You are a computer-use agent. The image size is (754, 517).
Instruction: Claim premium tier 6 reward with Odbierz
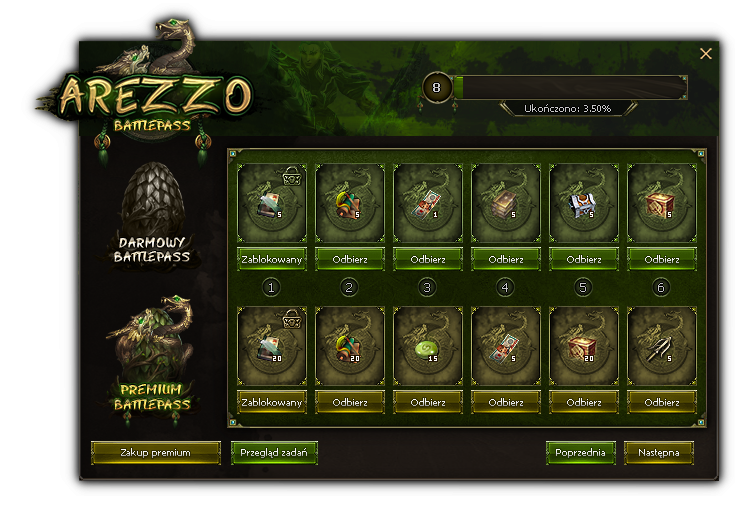661,402
